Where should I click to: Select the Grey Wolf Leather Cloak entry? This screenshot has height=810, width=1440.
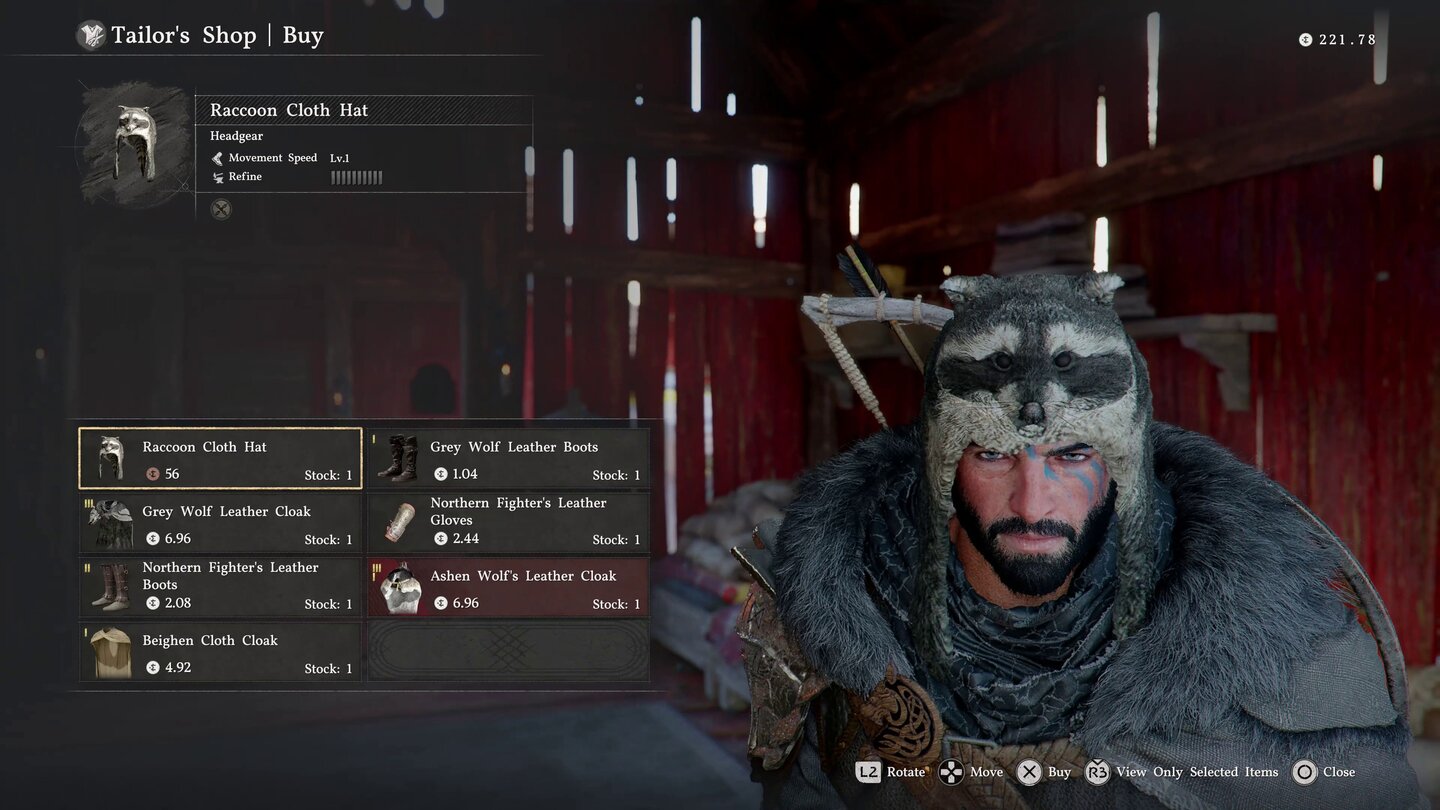coord(220,523)
